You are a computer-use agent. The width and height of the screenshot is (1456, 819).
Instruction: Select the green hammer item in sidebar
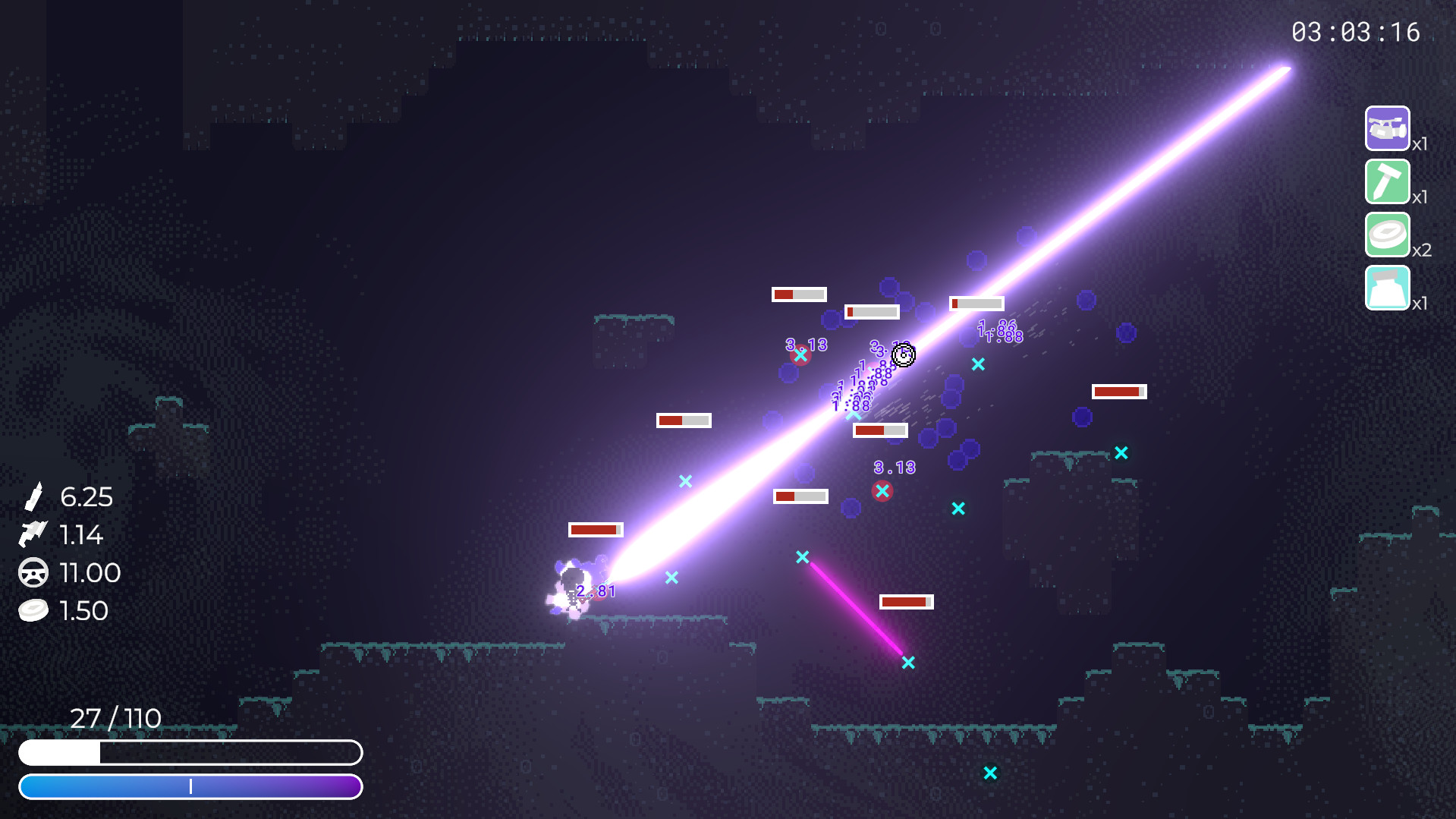(x=1387, y=182)
